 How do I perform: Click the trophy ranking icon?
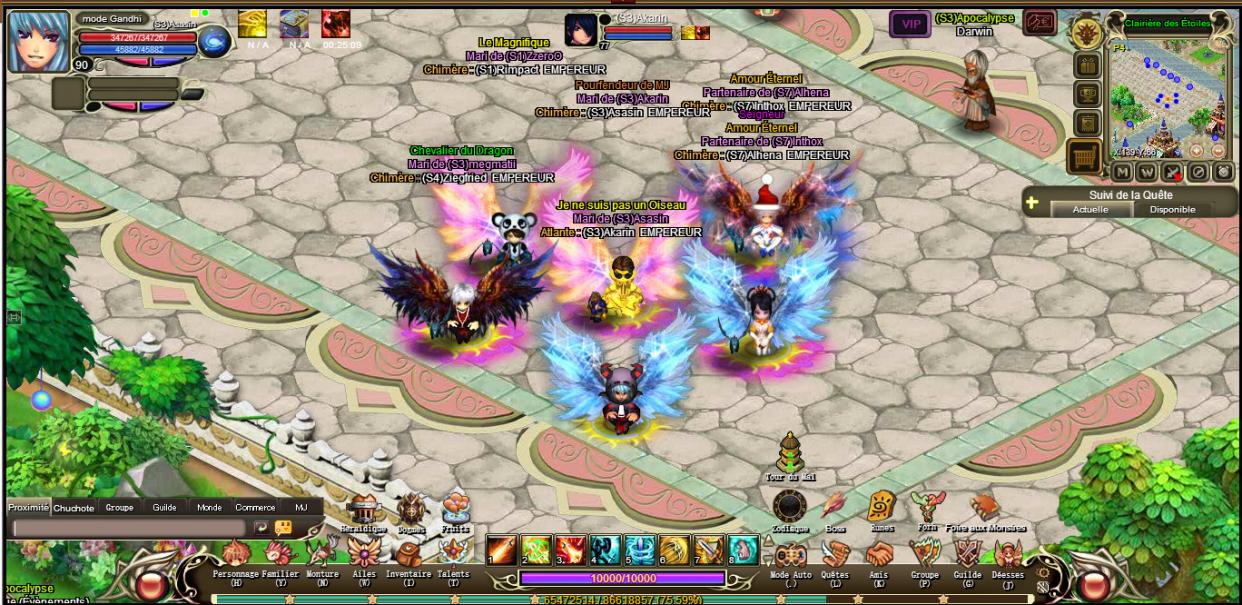tap(1087, 94)
